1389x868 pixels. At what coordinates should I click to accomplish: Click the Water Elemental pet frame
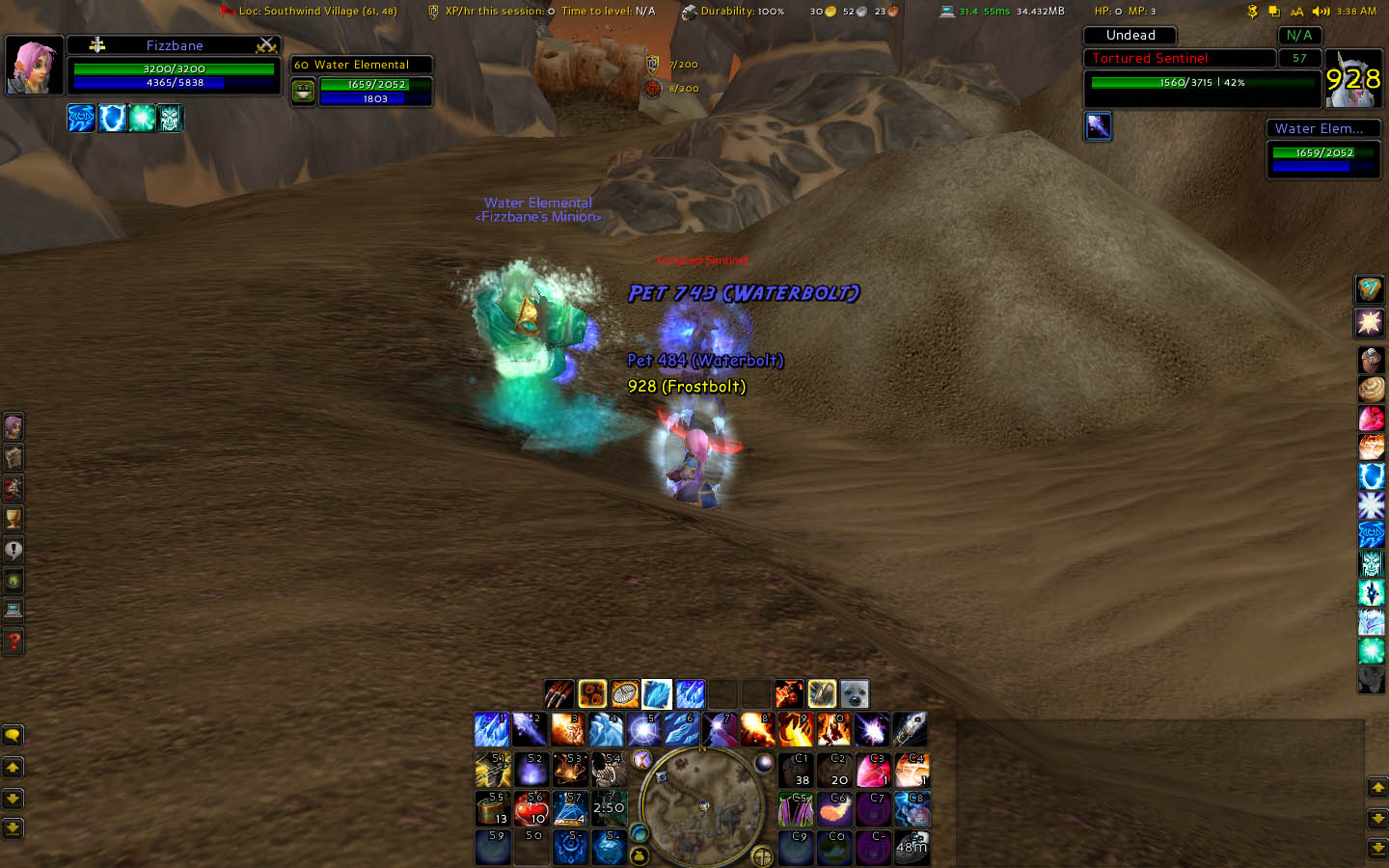pos(362,80)
